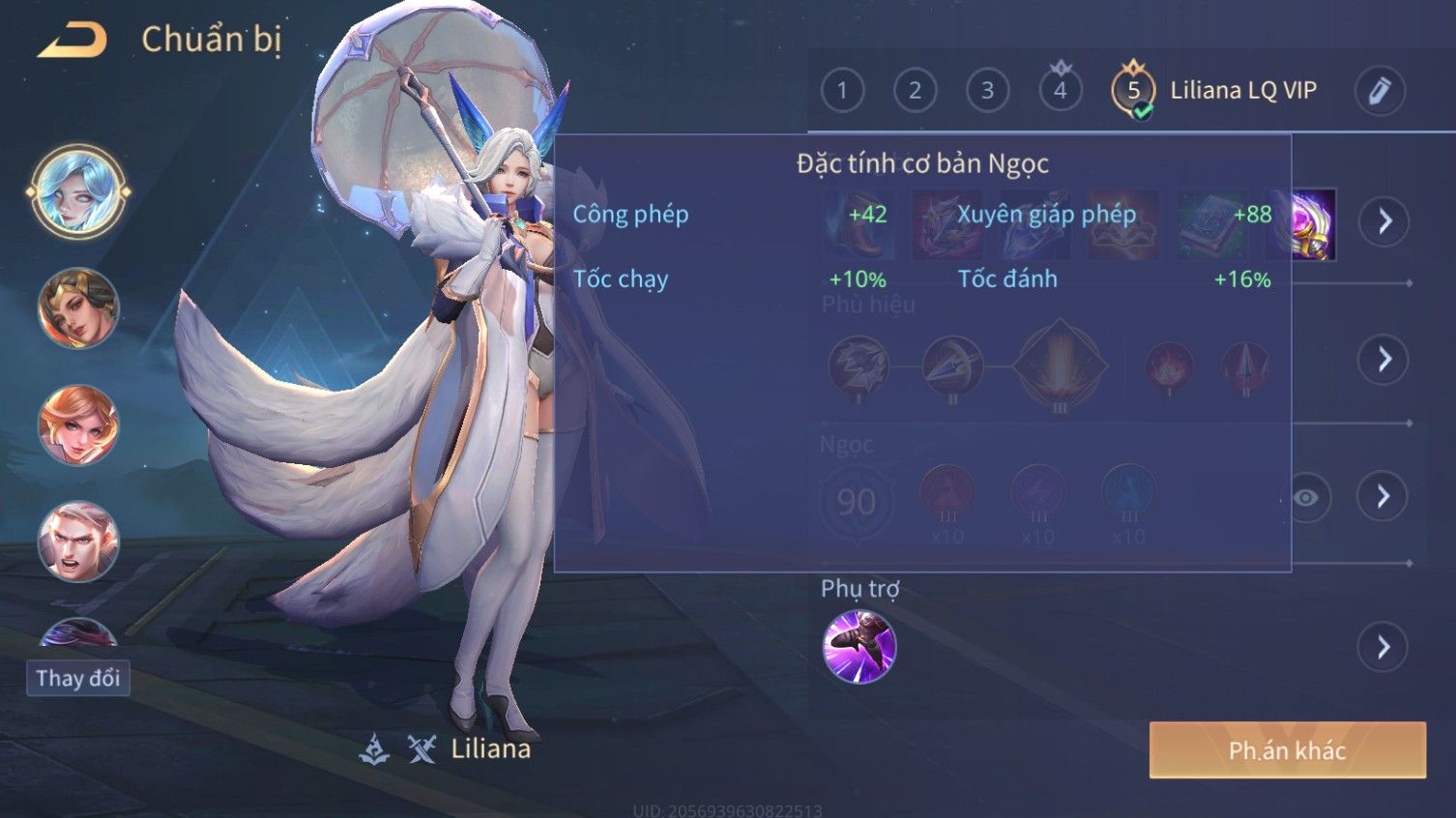Select the white-haired male hero portrait
The height and width of the screenshot is (818, 1456).
(x=78, y=540)
